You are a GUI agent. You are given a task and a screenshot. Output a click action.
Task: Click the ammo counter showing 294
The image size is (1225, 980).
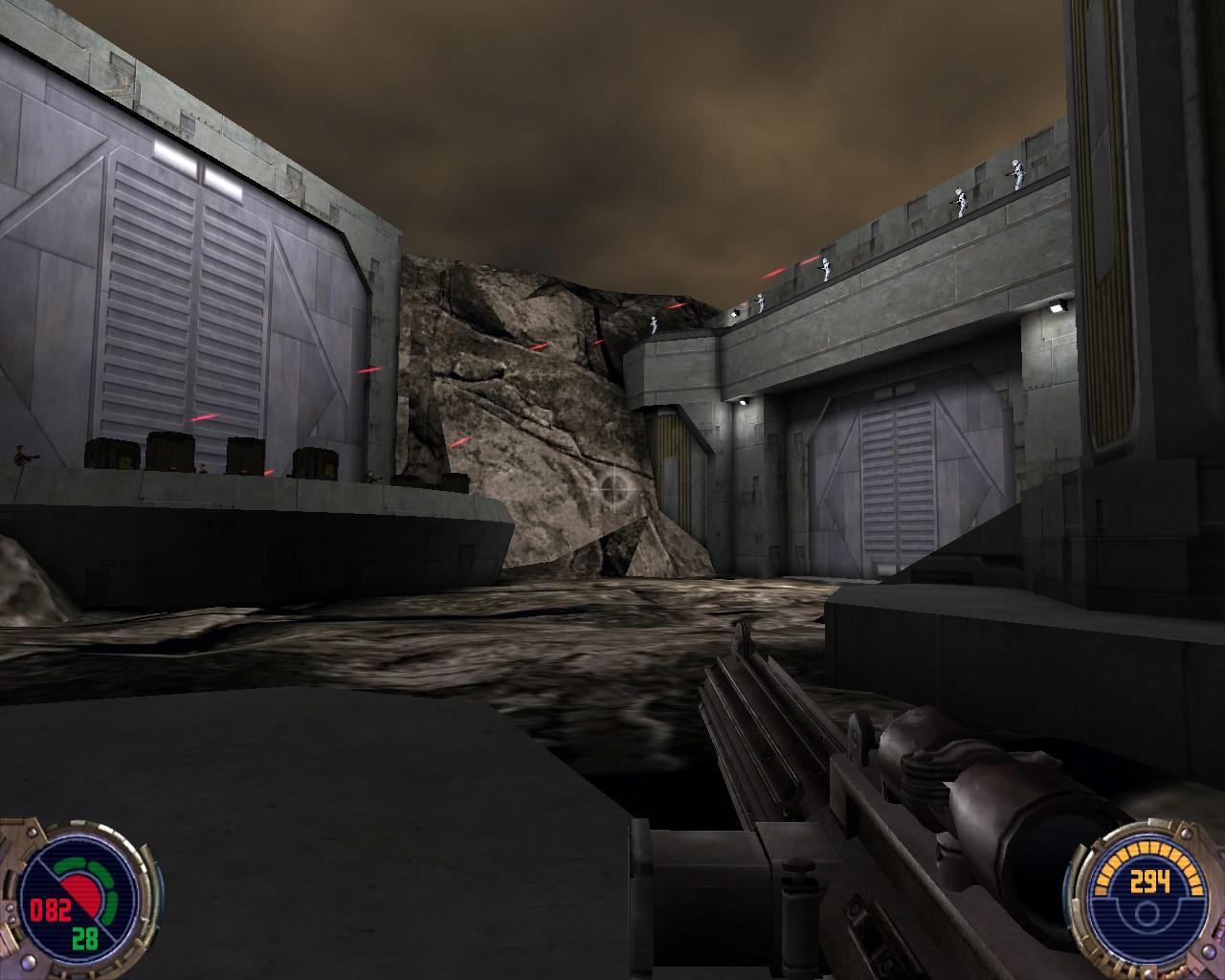click(1149, 880)
